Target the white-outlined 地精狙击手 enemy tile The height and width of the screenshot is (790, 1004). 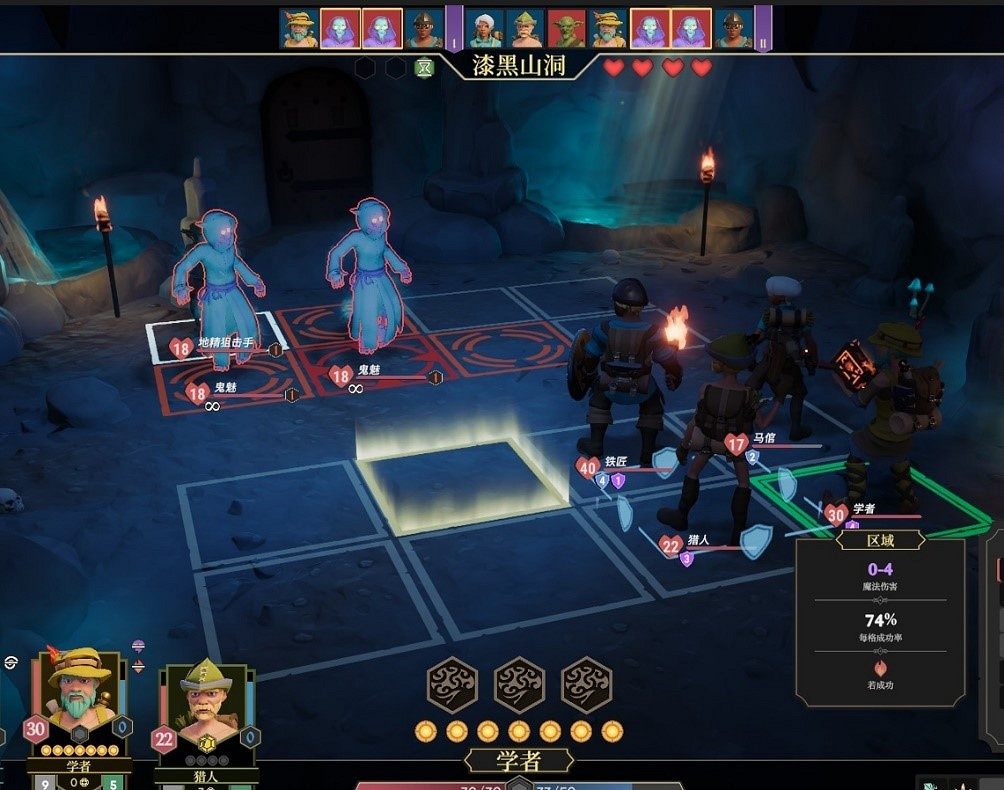click(216, 338)
